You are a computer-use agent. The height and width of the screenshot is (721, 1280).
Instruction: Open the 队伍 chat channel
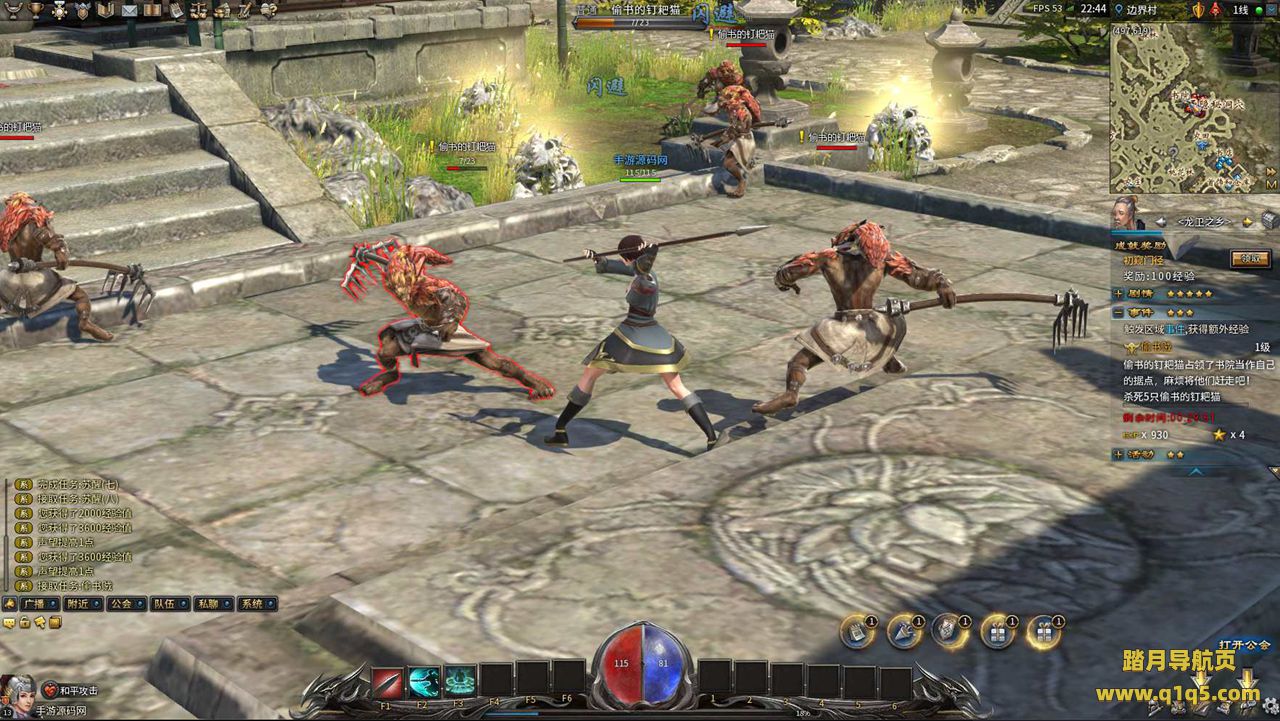pyautogui.click(x=164, y=604)
